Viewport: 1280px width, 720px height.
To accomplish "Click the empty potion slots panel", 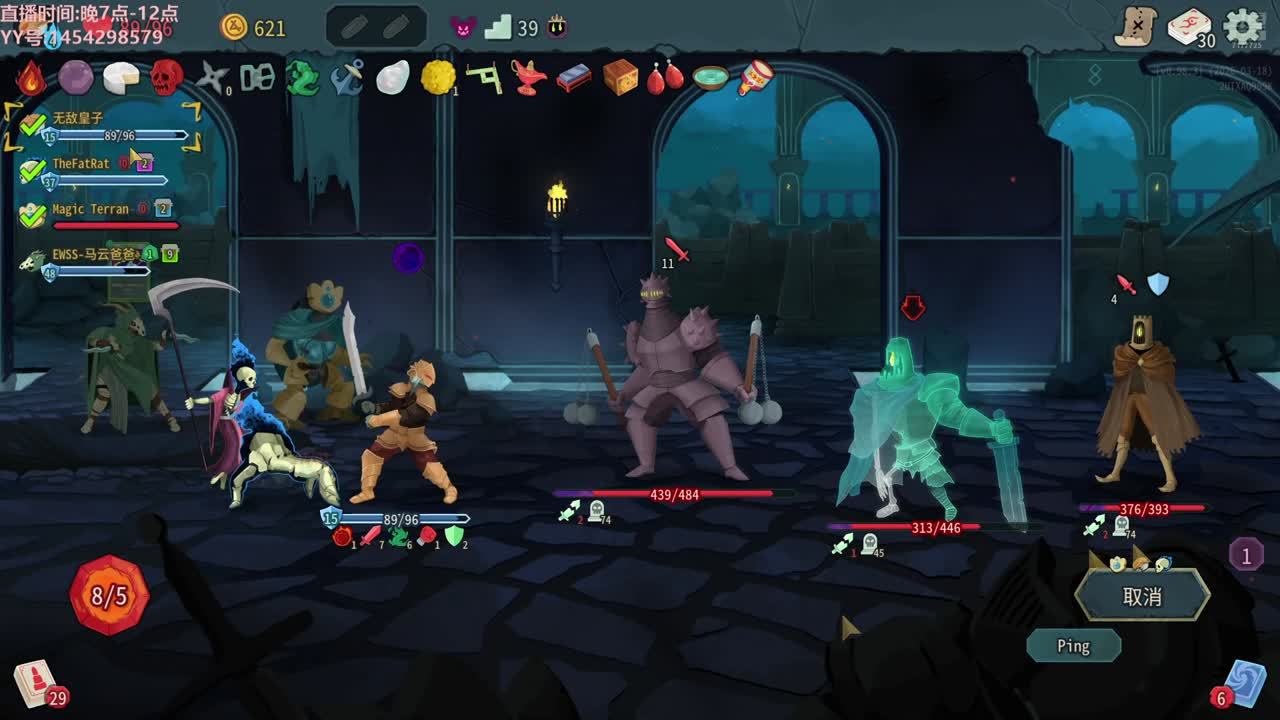I will click(376, 28).
